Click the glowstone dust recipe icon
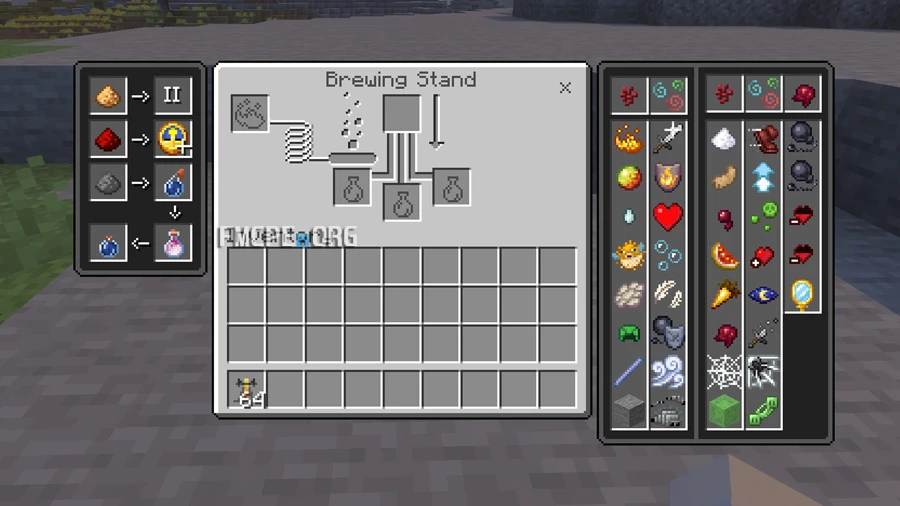900x506 pixels. pos(108,96)
